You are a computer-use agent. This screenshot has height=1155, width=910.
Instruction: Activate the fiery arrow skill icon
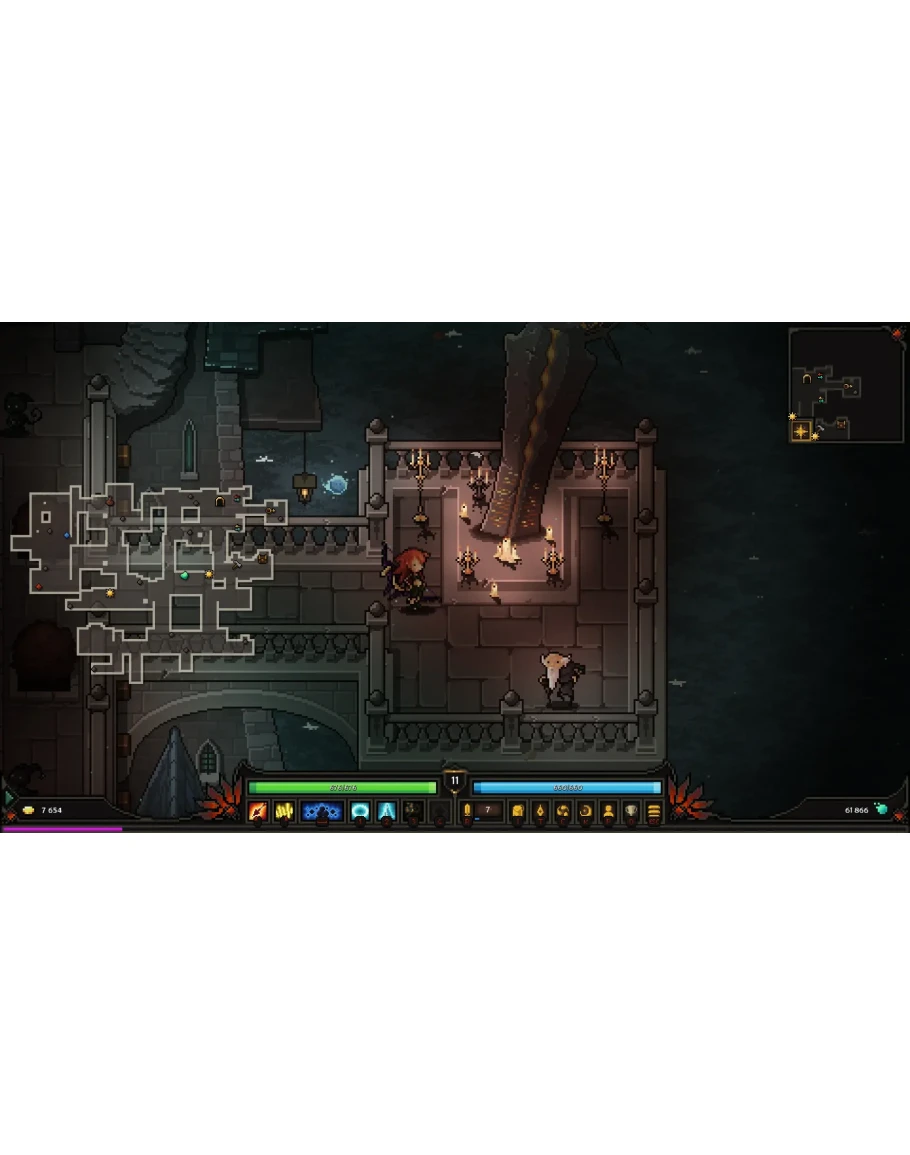point(258,812)
